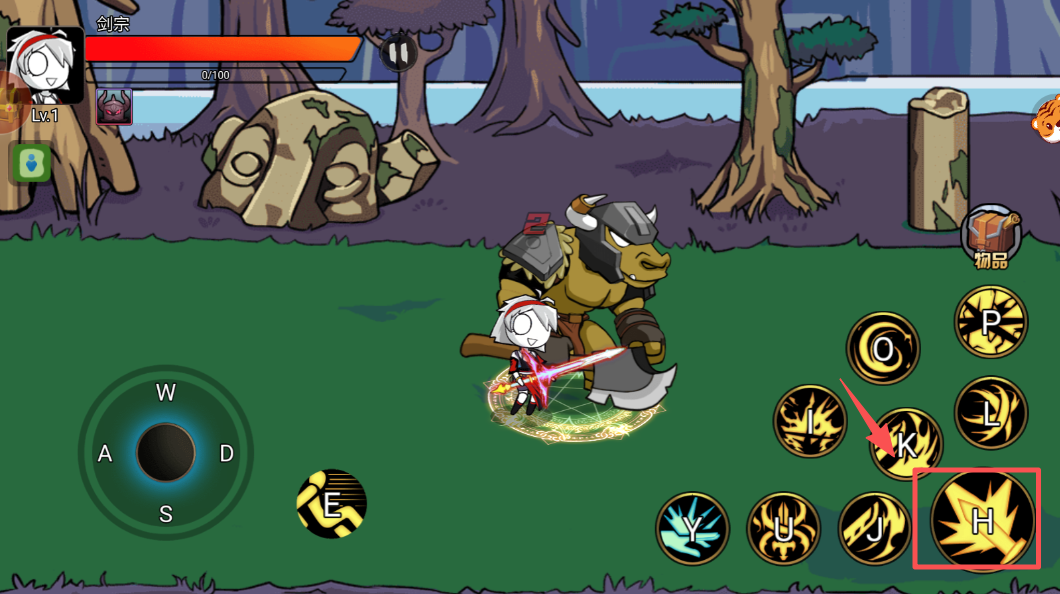1060x594 pixels.
Task: Pause the game with the pause button
Action: tap(398, 53)
